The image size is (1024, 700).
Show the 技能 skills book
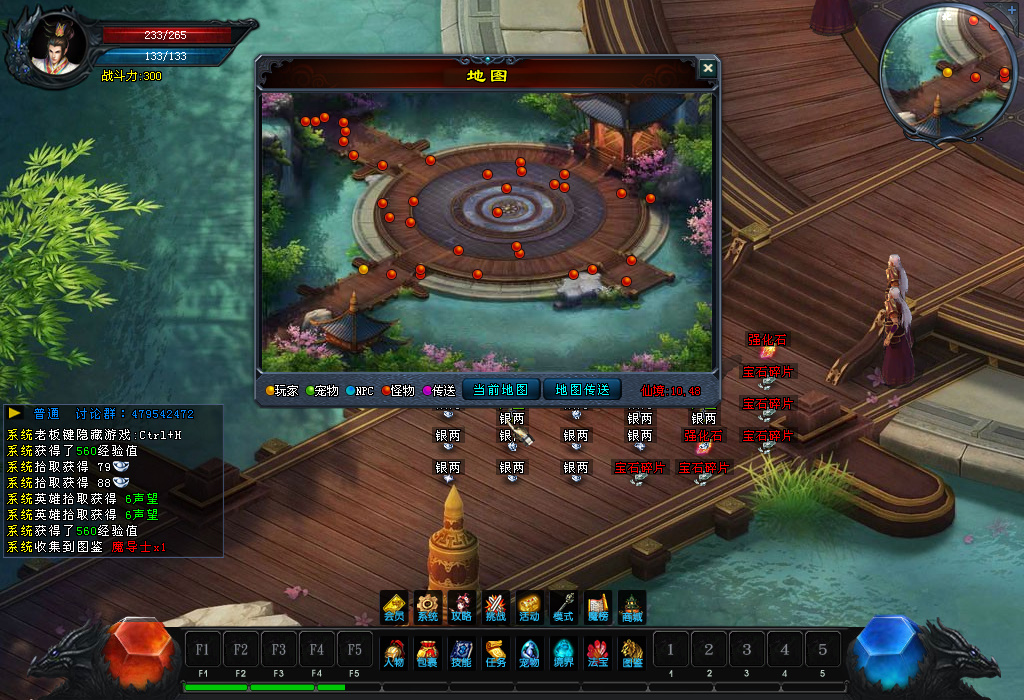(x=461, y=652)
